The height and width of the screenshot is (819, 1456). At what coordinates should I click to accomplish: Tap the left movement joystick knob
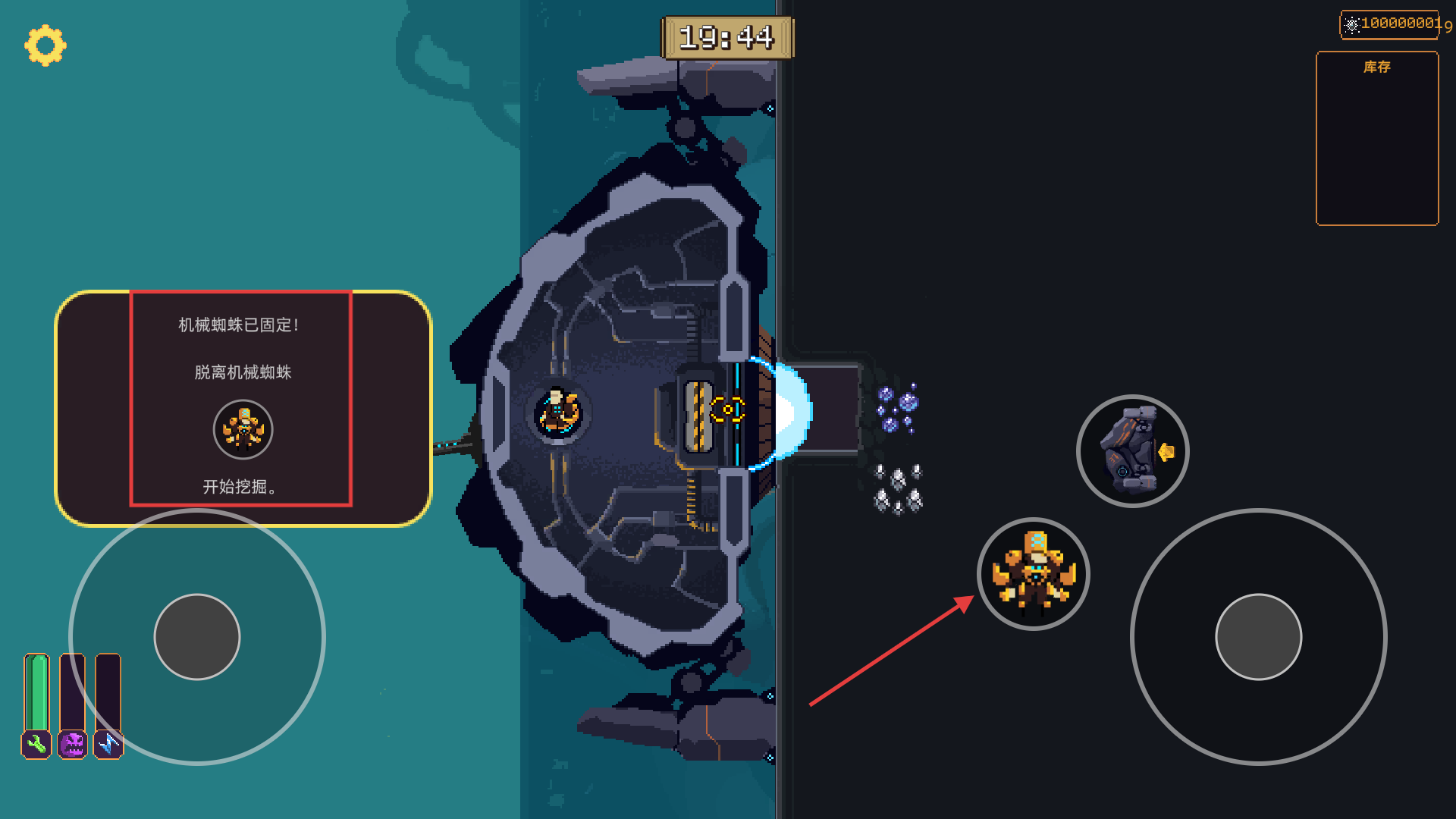tap(197, 637)
